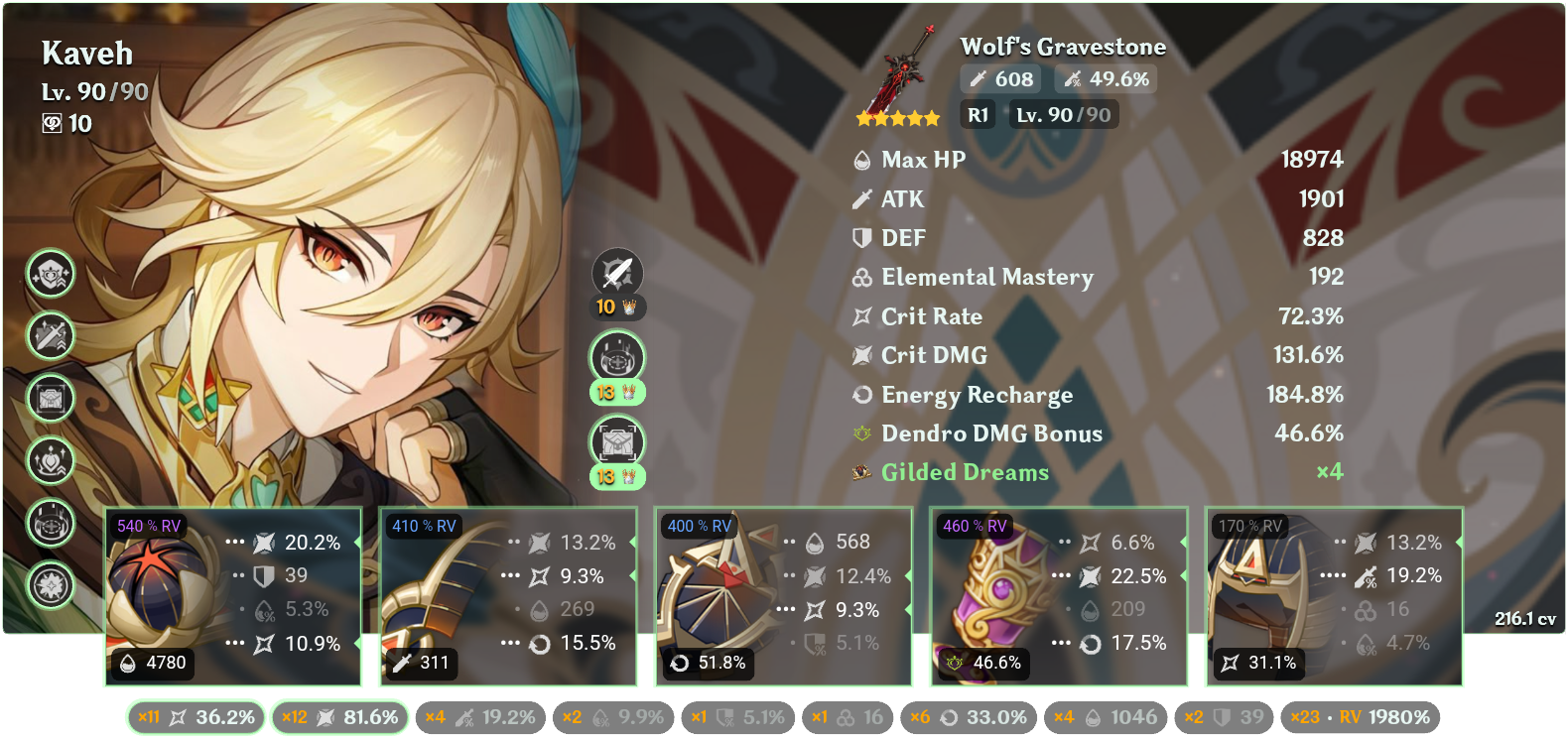Select the friendship/profile icon in left sidebar
This screenshot has width=1568, height=741.
click(x=50, y=275)
